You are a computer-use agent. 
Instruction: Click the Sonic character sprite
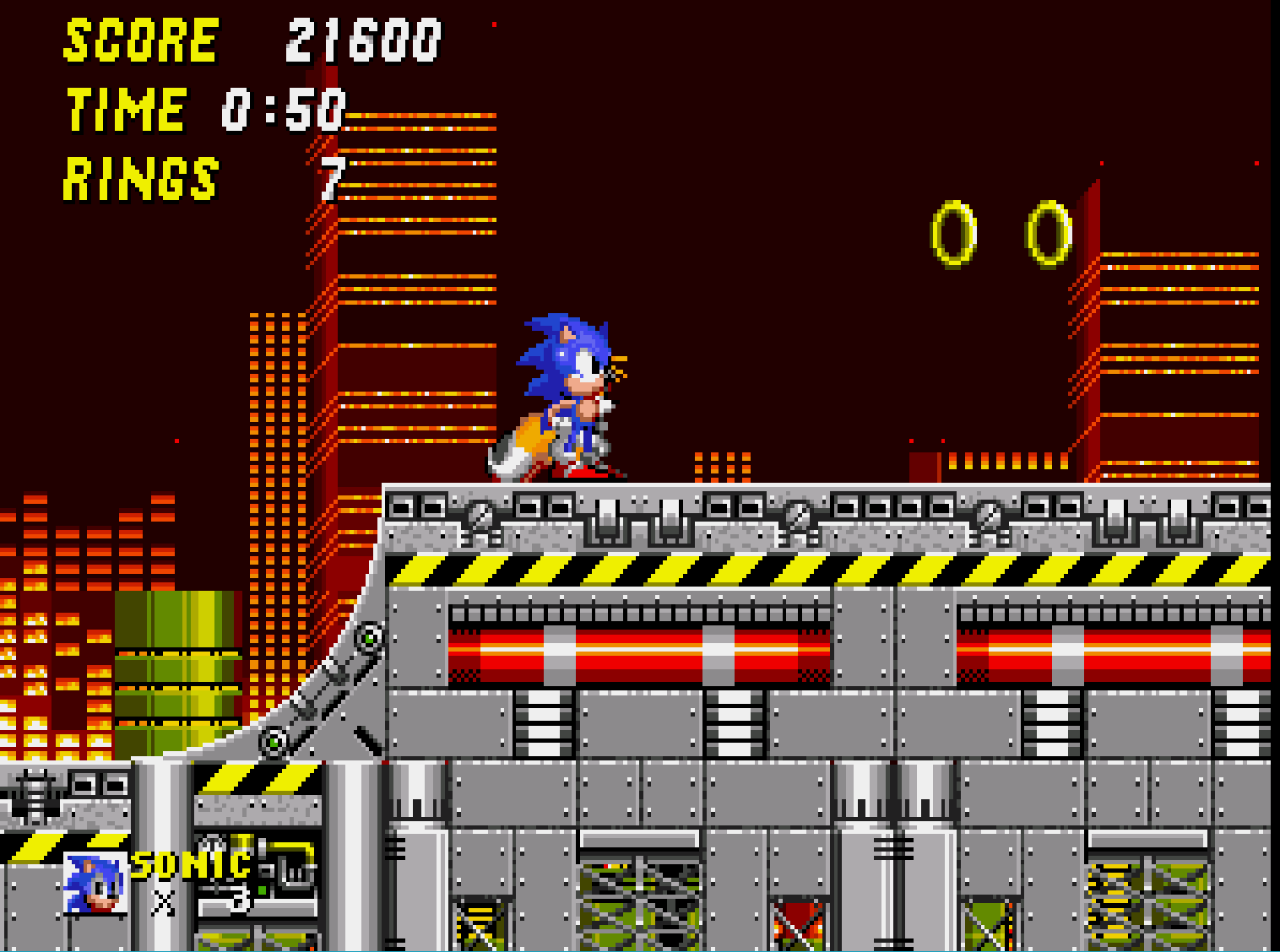pyautogui.click(x=570, y=388)
